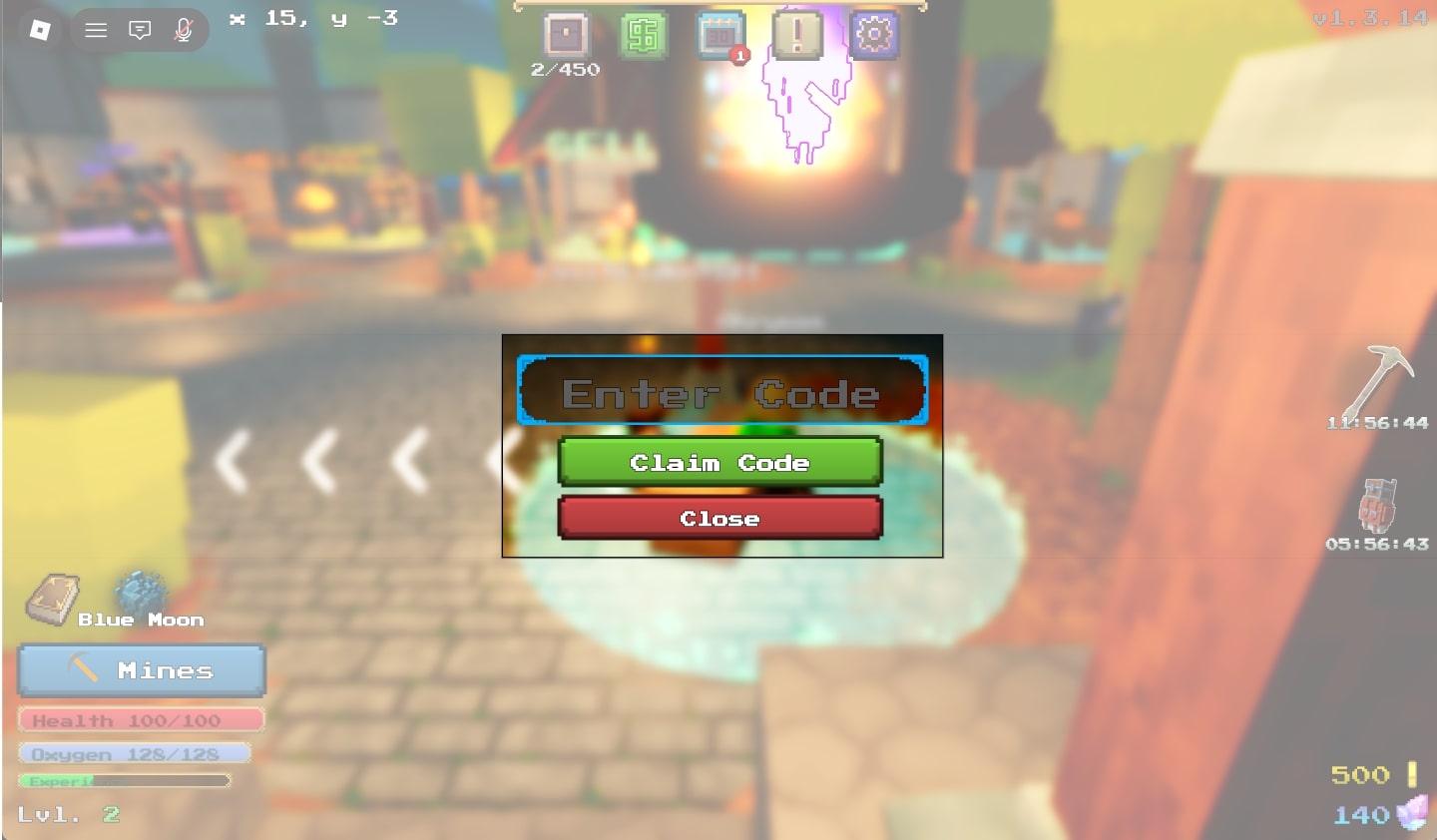This screenshot has width=1437, height=840.
Task: Click the exclamation mark alerts icon
Action: pos(797,33)
